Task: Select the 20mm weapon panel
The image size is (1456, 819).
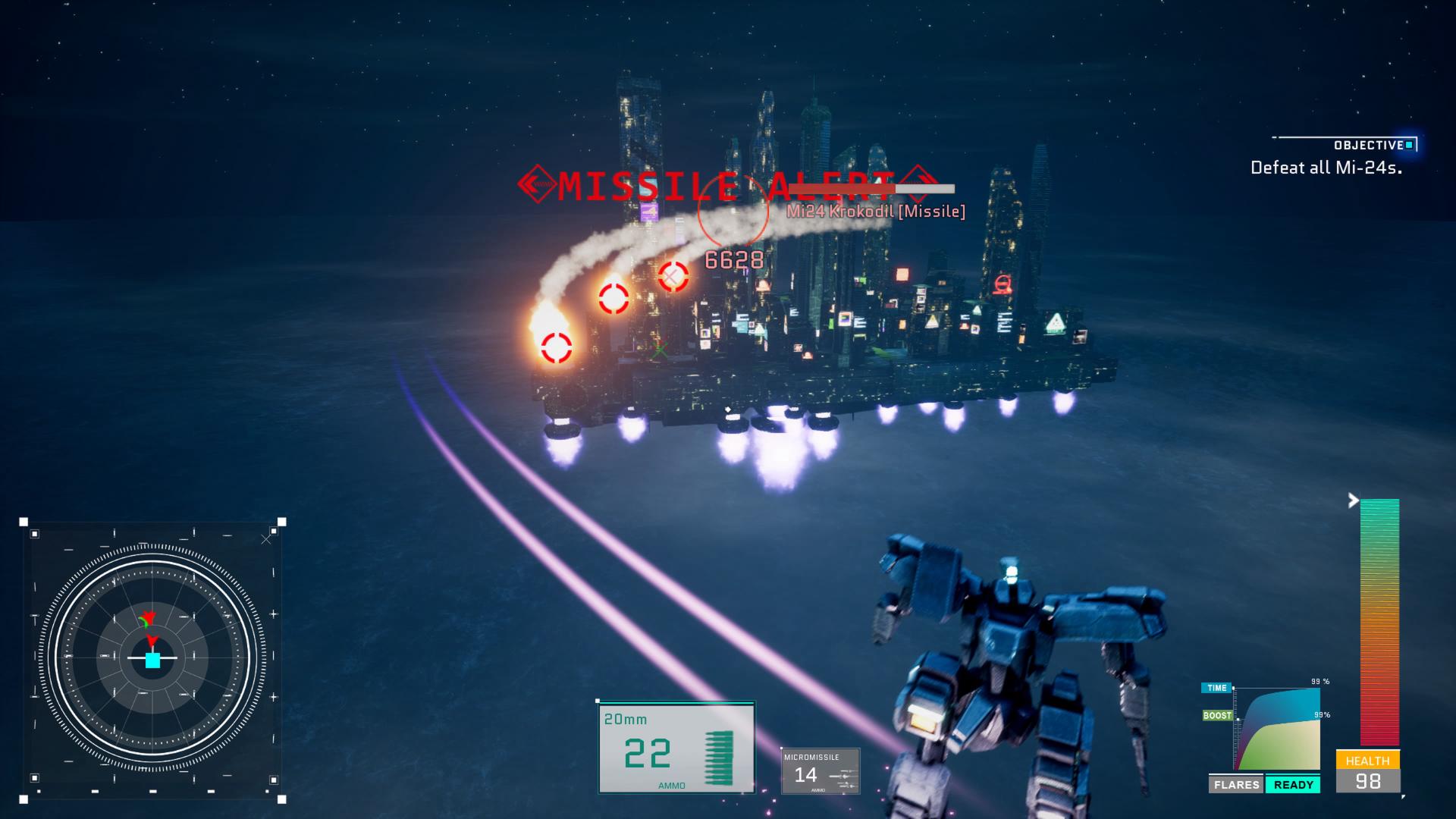Action: 676,748
